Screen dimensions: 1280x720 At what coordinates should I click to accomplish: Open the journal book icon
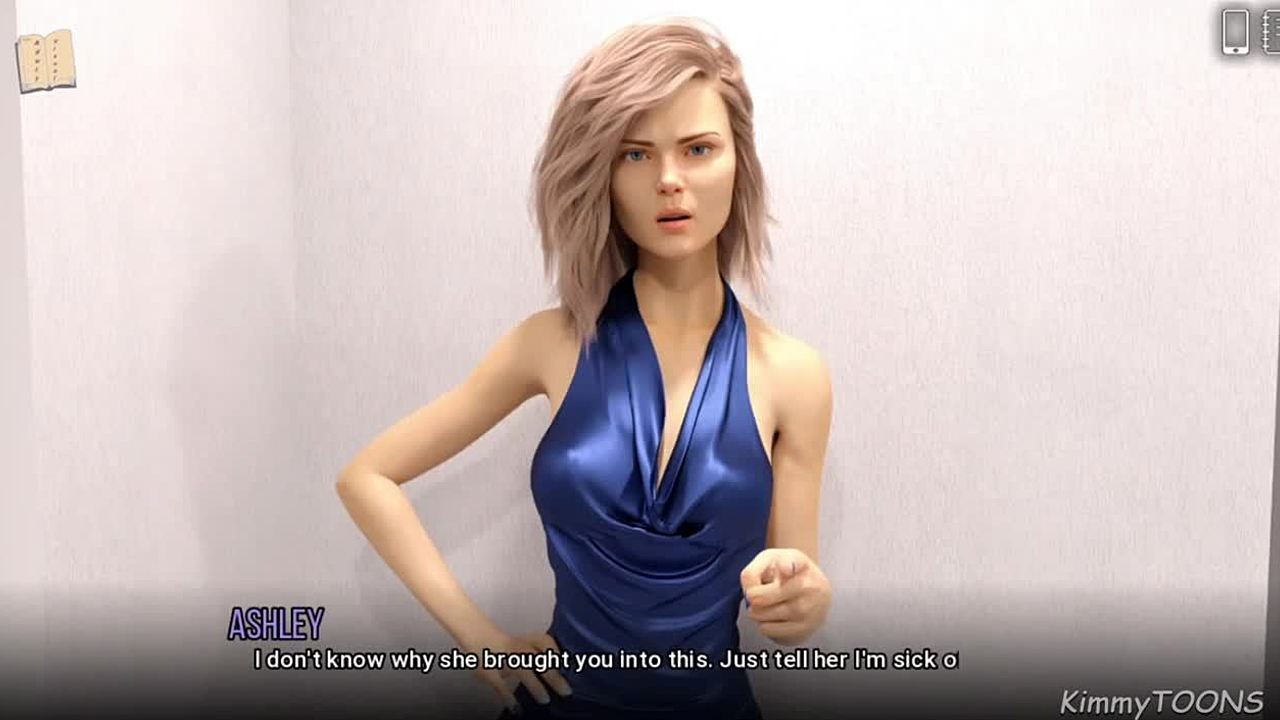[x=46, y=61]
